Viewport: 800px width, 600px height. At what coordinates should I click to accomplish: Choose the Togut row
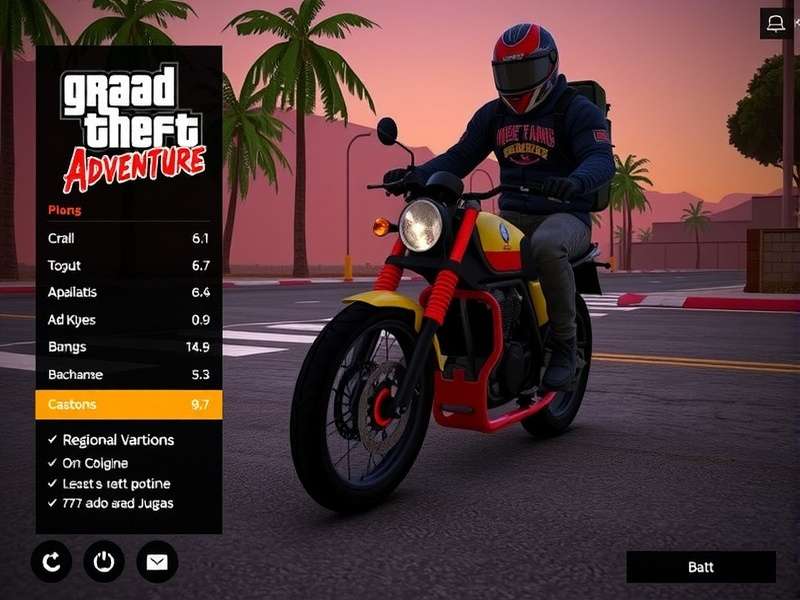[128, 265]
